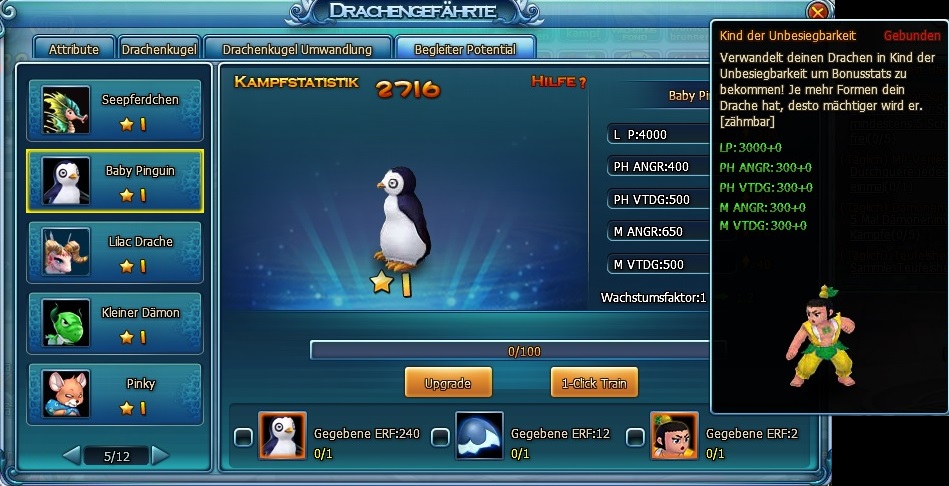Go to Drachenkugel Umwandlung tab
This screenshot has height=486, width=949.
[297, 49]
